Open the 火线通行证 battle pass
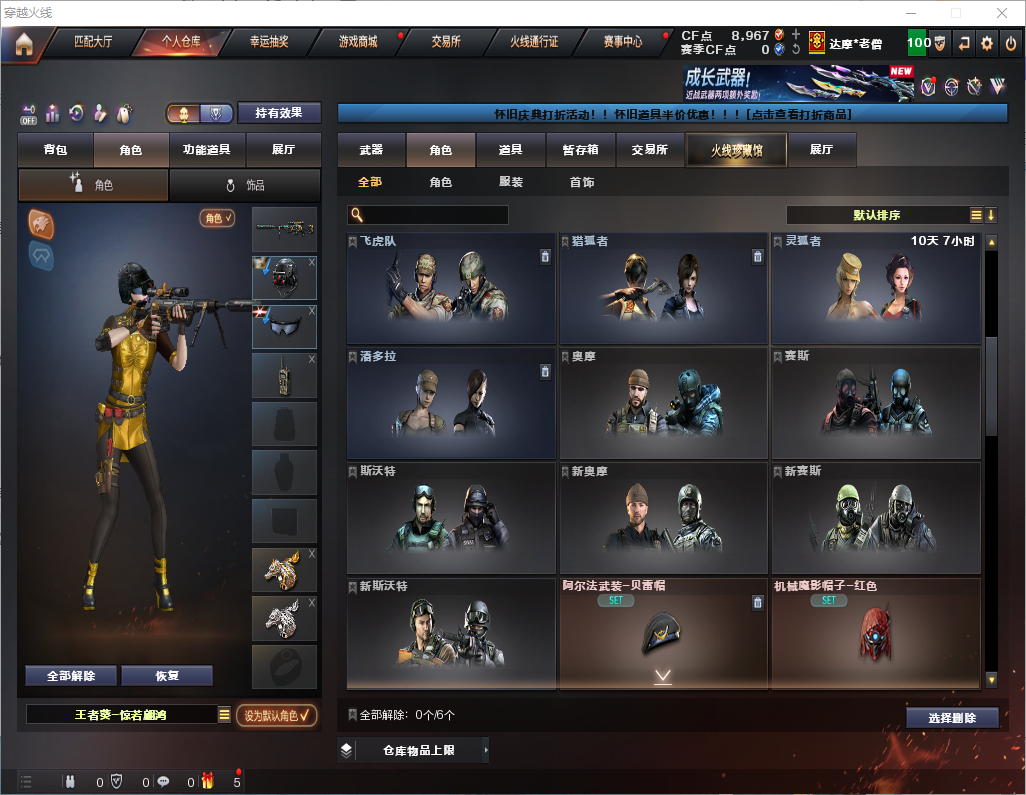The width and height of the screenshot is (1026, 795). pyautogui.click(x=534, y=42)
